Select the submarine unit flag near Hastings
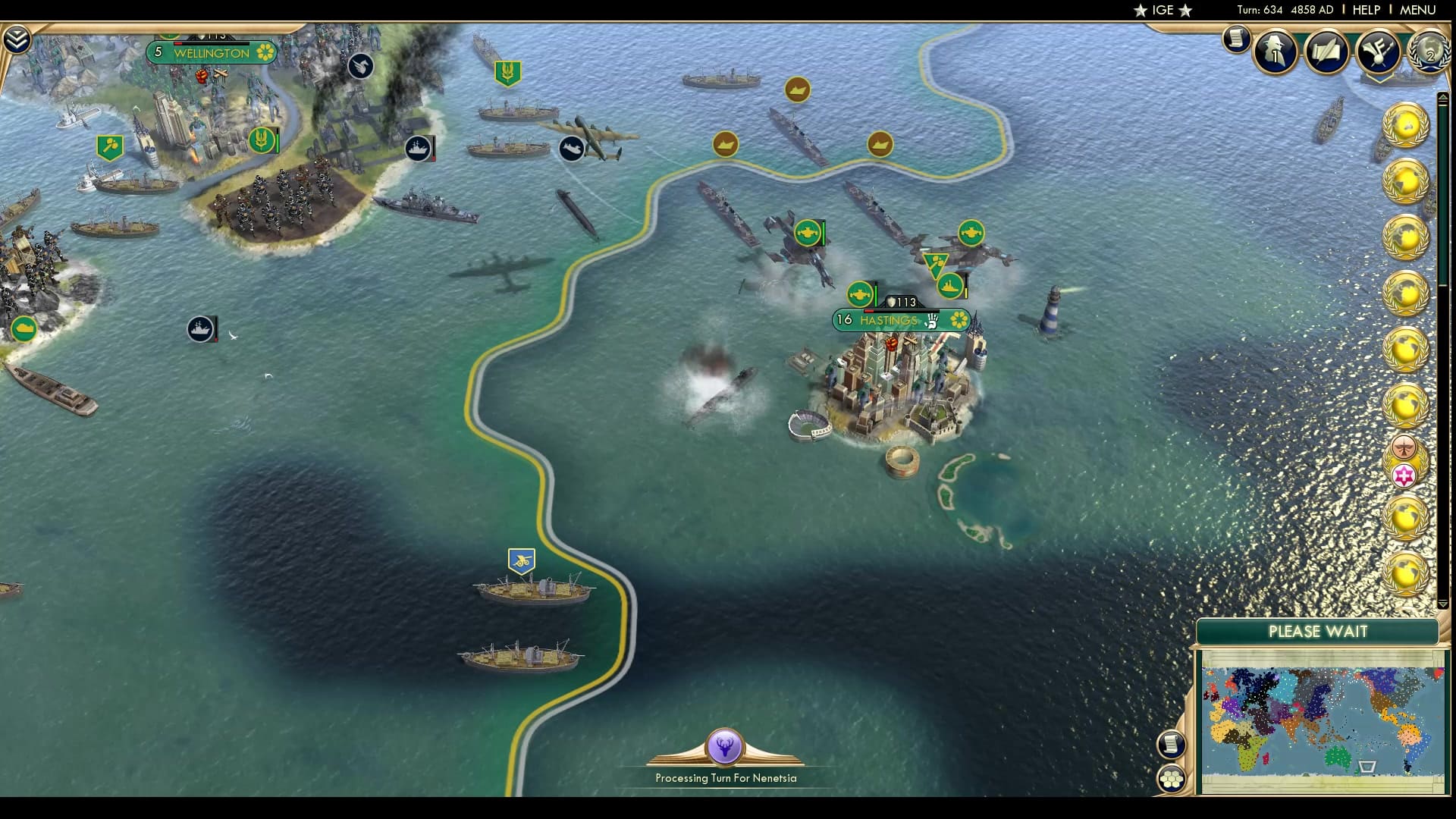This screenshot has width=1456, height=819. pyautogui.click(x=859, y=293)
